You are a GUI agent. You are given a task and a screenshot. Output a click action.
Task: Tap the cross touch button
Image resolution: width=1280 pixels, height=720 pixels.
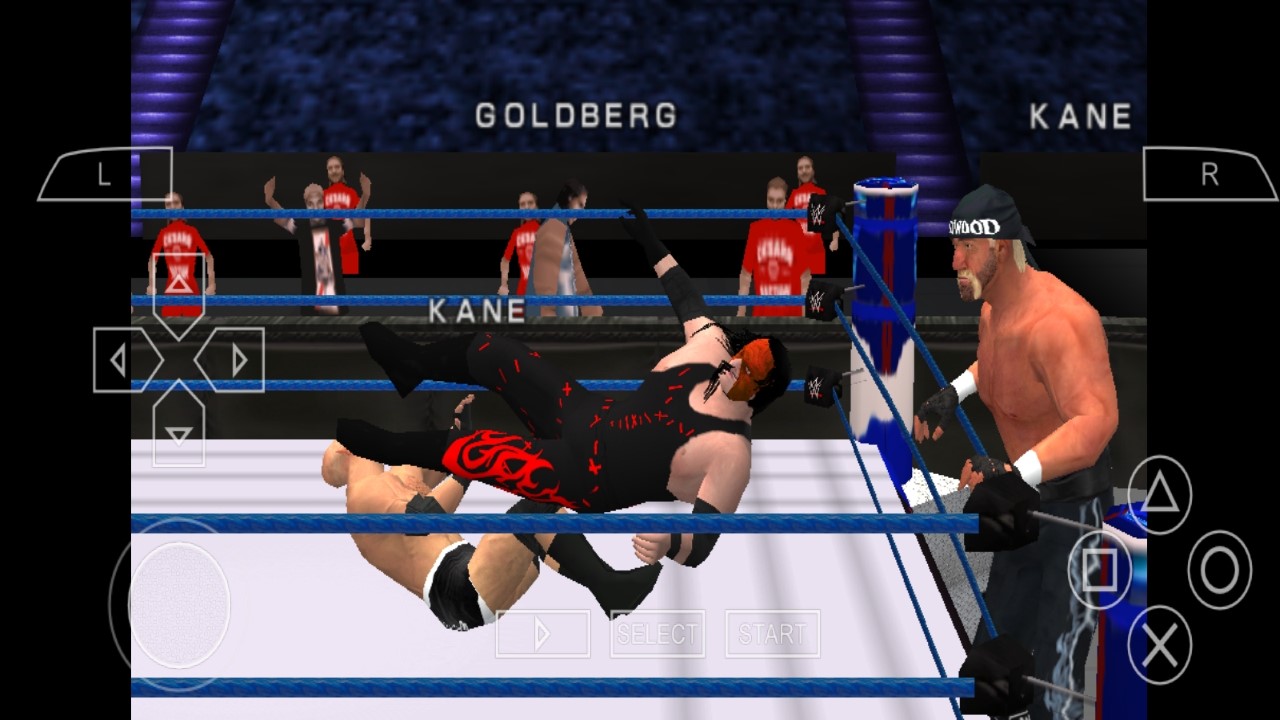1160,645
